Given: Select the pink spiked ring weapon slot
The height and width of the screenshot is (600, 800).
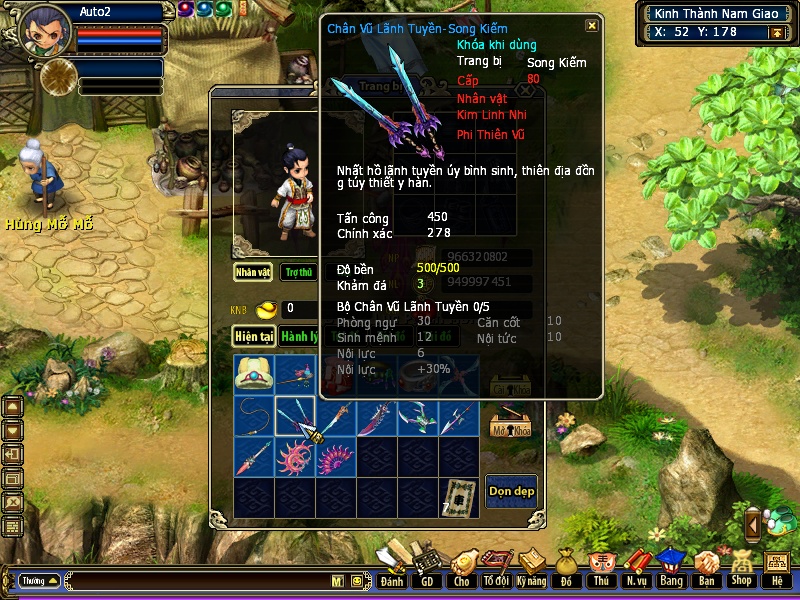Looking at the screenshot, I should [295, 457].
